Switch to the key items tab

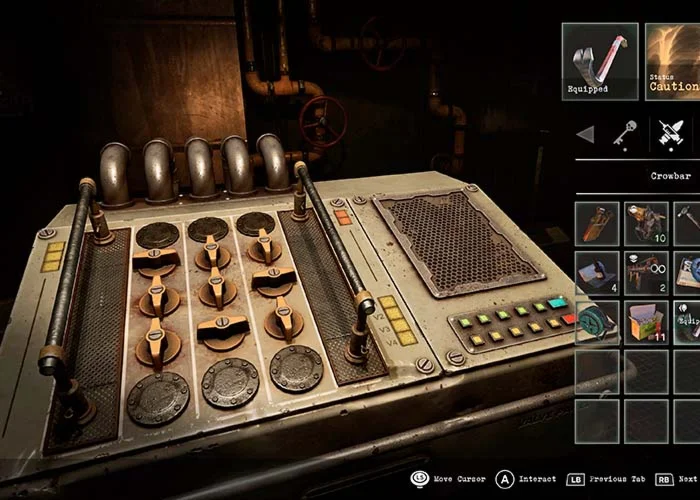tap(626, 133)
